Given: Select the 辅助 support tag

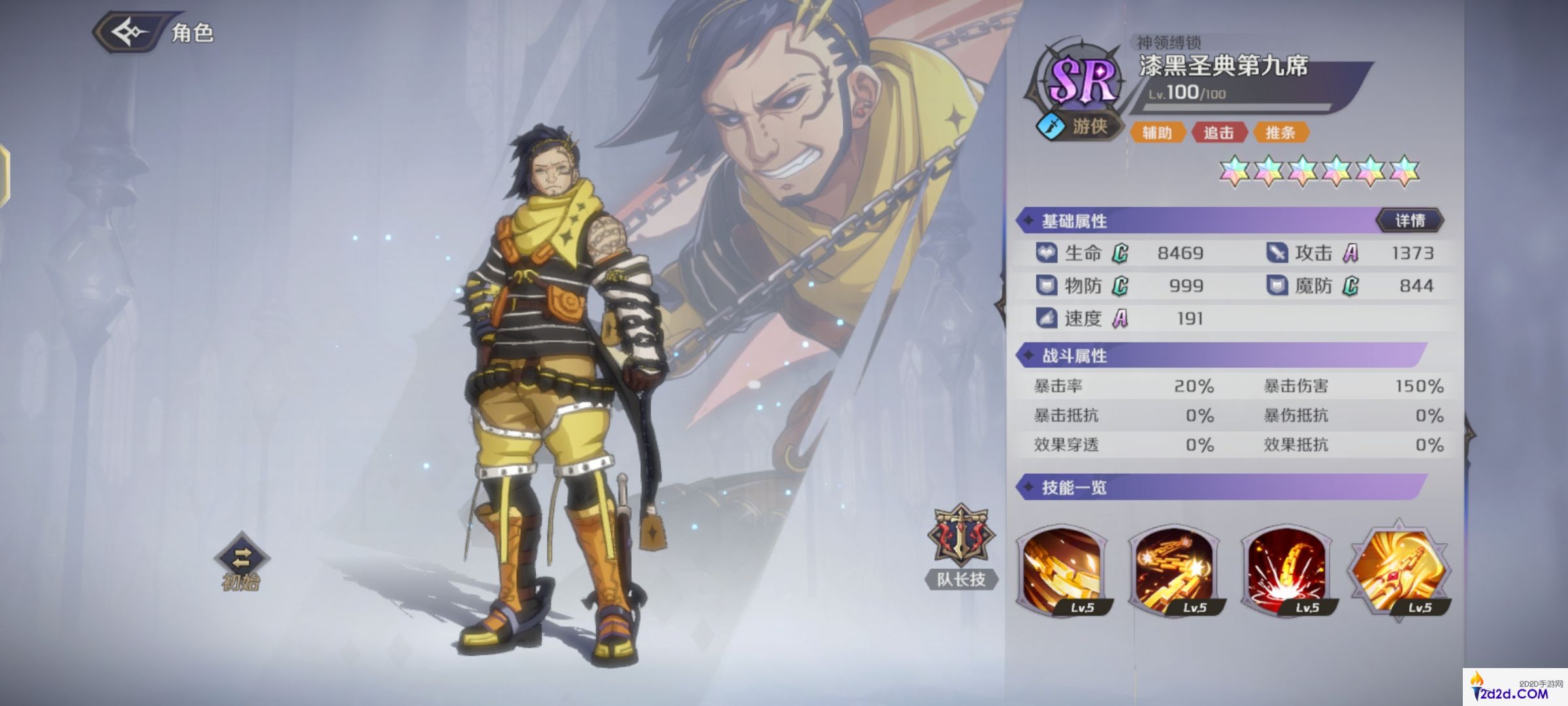Looking at the screenshot, I should pyautogui.click(x=1157, y=133).
